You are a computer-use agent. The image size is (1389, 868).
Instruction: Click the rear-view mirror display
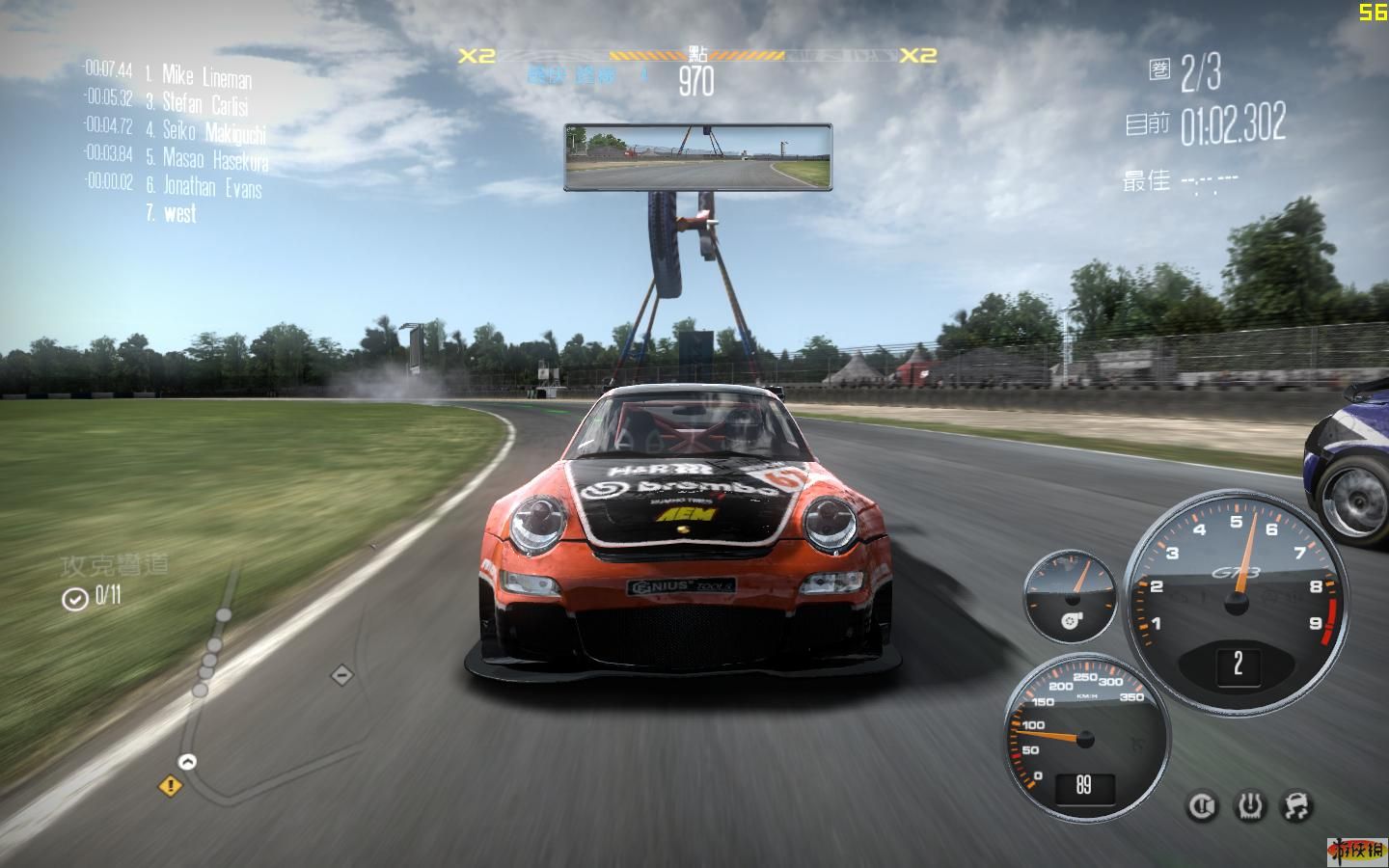[697, 156]
